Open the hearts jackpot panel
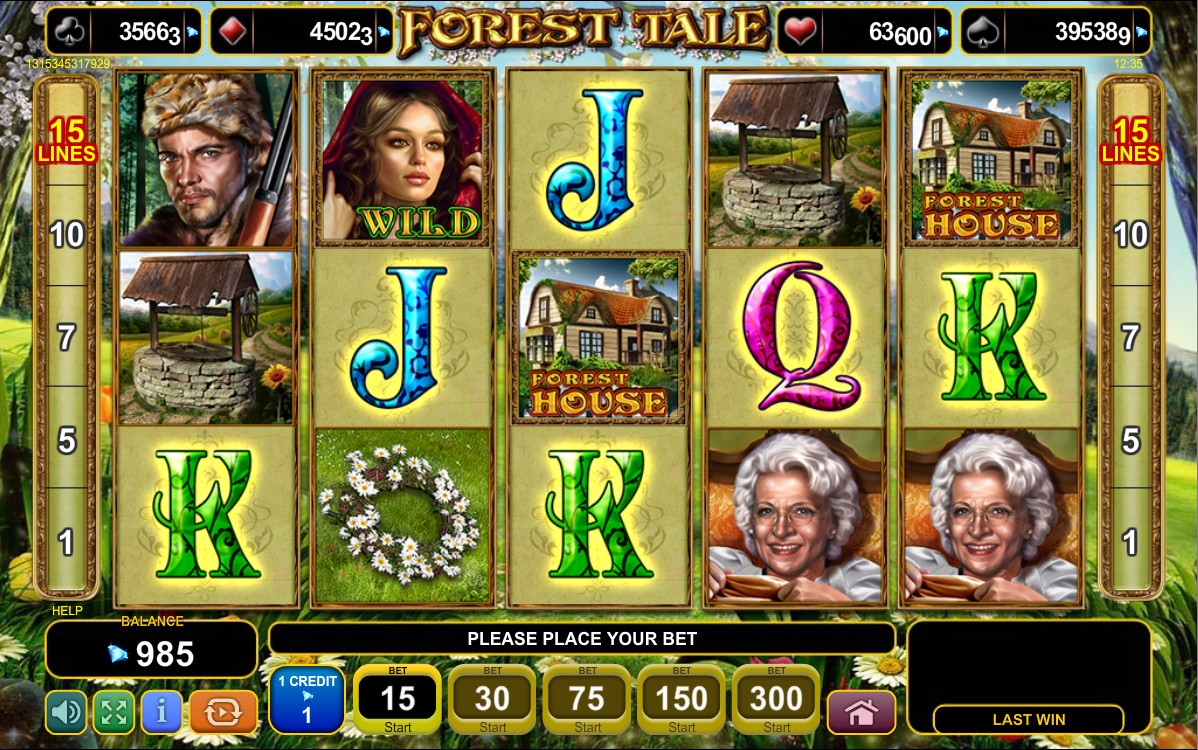Image resolution: width=1198 pixels, height=750 pixels. (863, 32)
